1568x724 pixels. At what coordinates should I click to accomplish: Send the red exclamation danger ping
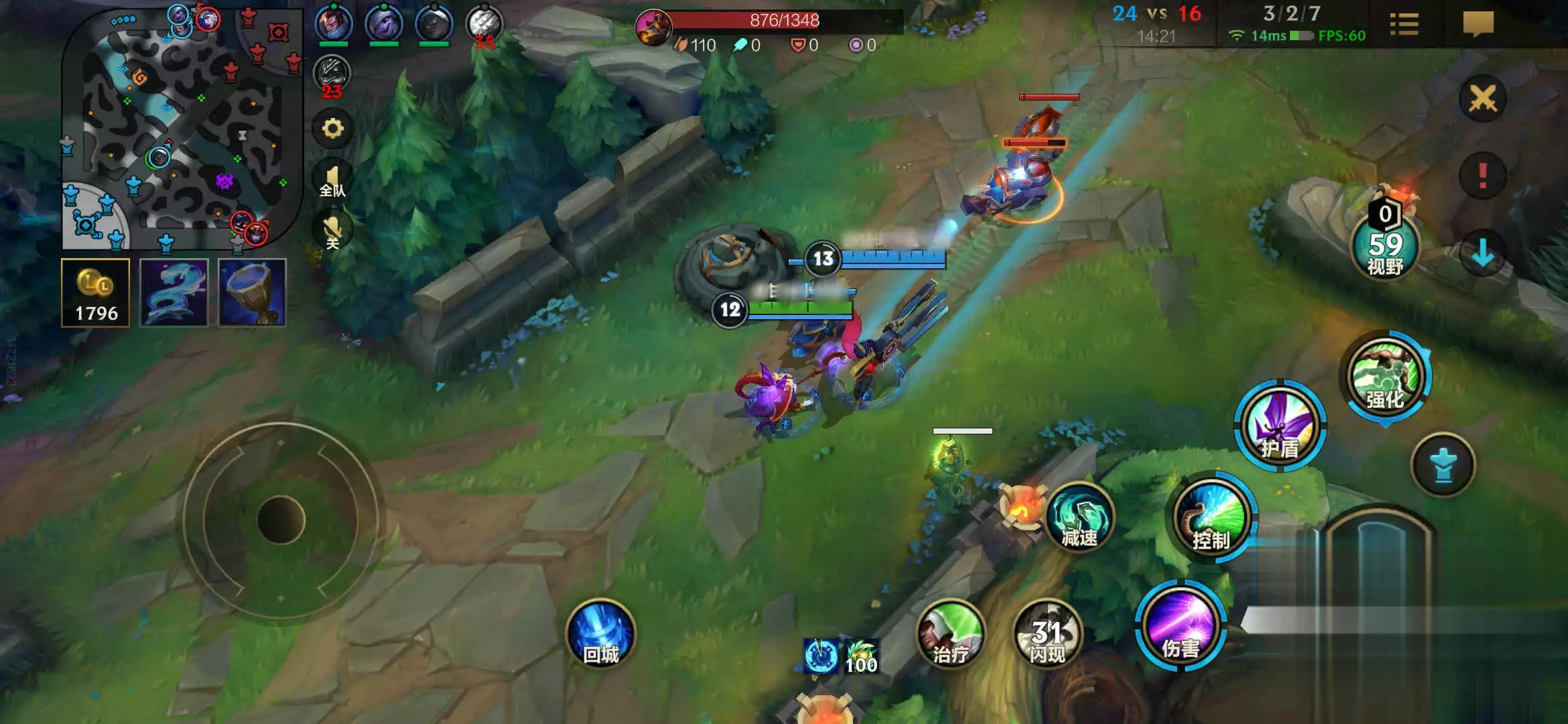point(1482,176)
